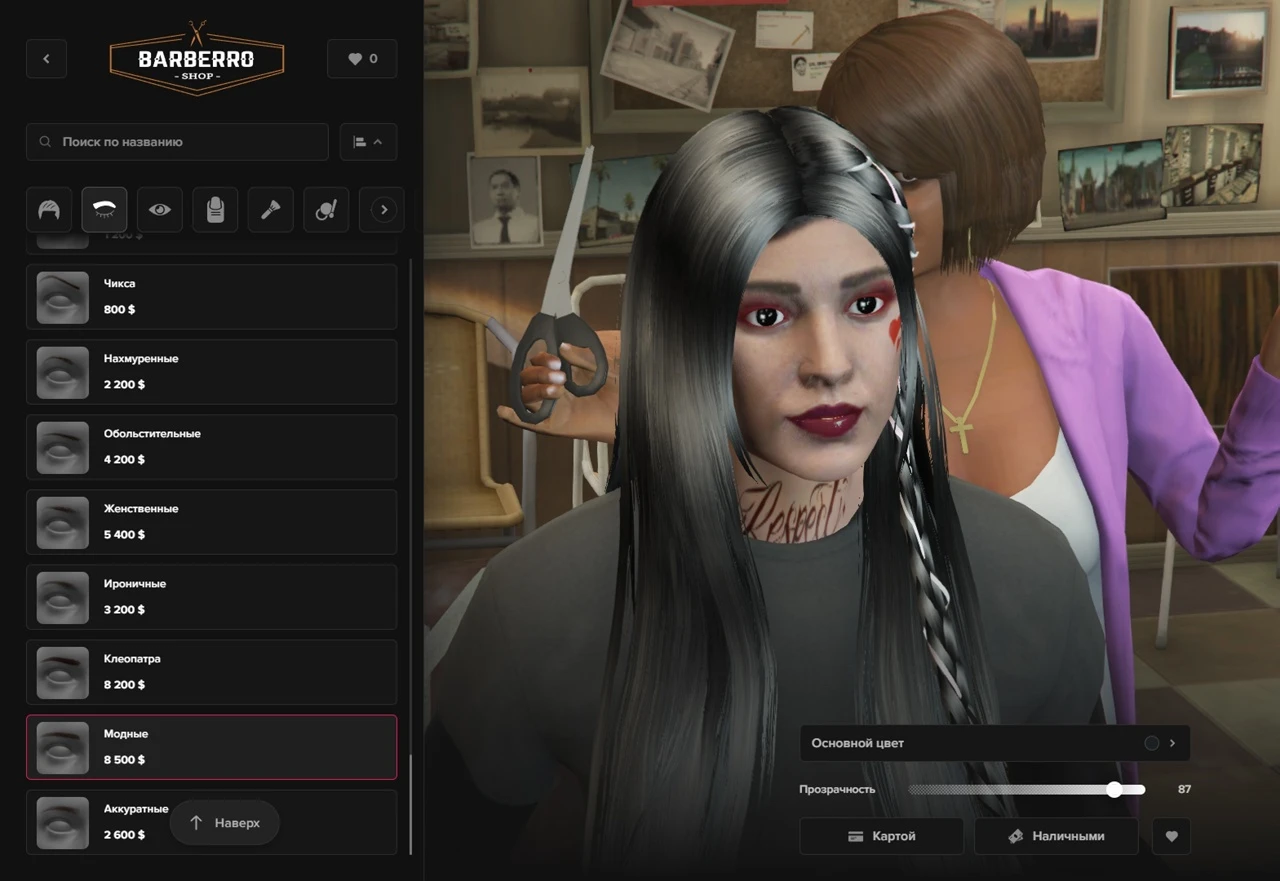The image size is (1280, 881).
Task: Pick the Обольстительные eyebrow style
Action: coord(211,447)
